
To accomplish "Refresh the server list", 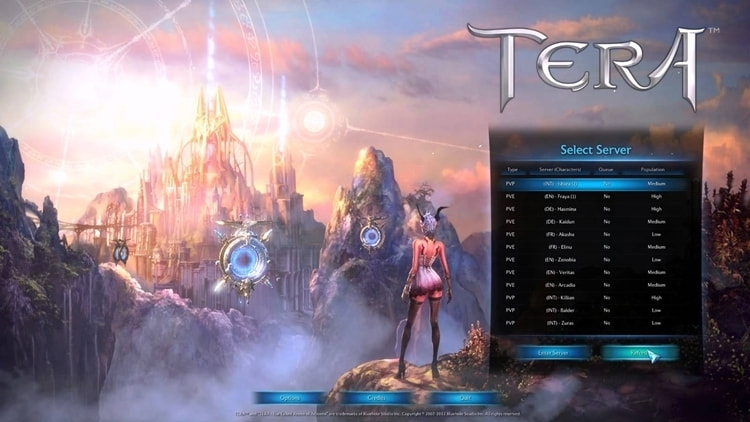I will (640, 352).
